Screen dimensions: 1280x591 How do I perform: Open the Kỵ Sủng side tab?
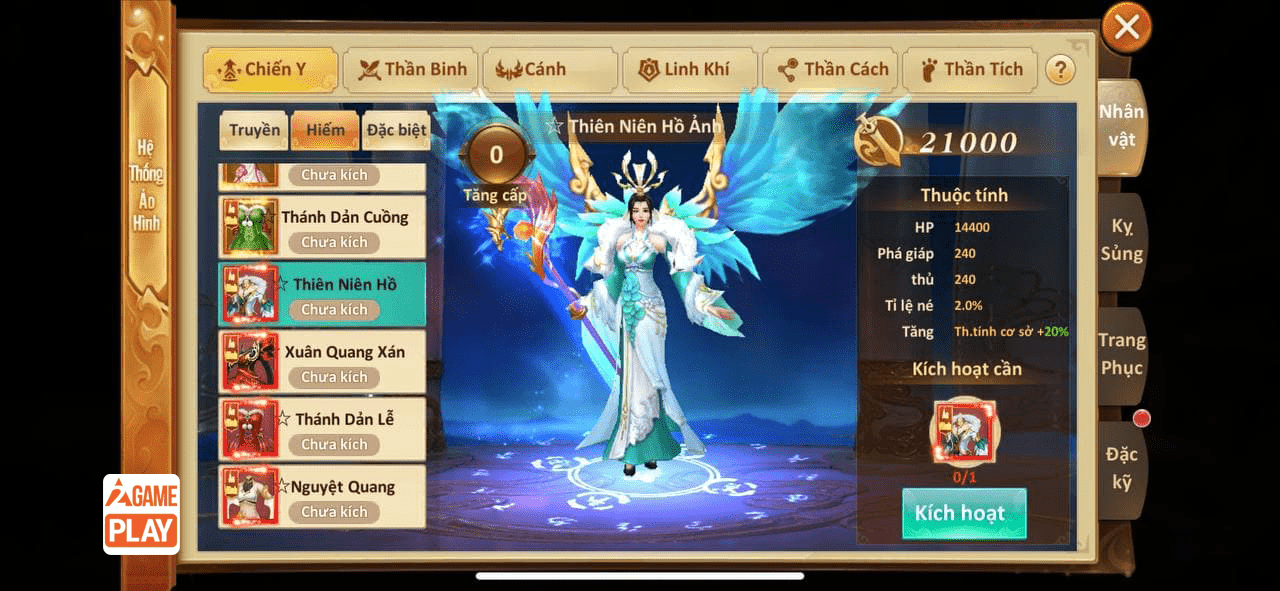pyautogui.click(x=1122, y=242)
